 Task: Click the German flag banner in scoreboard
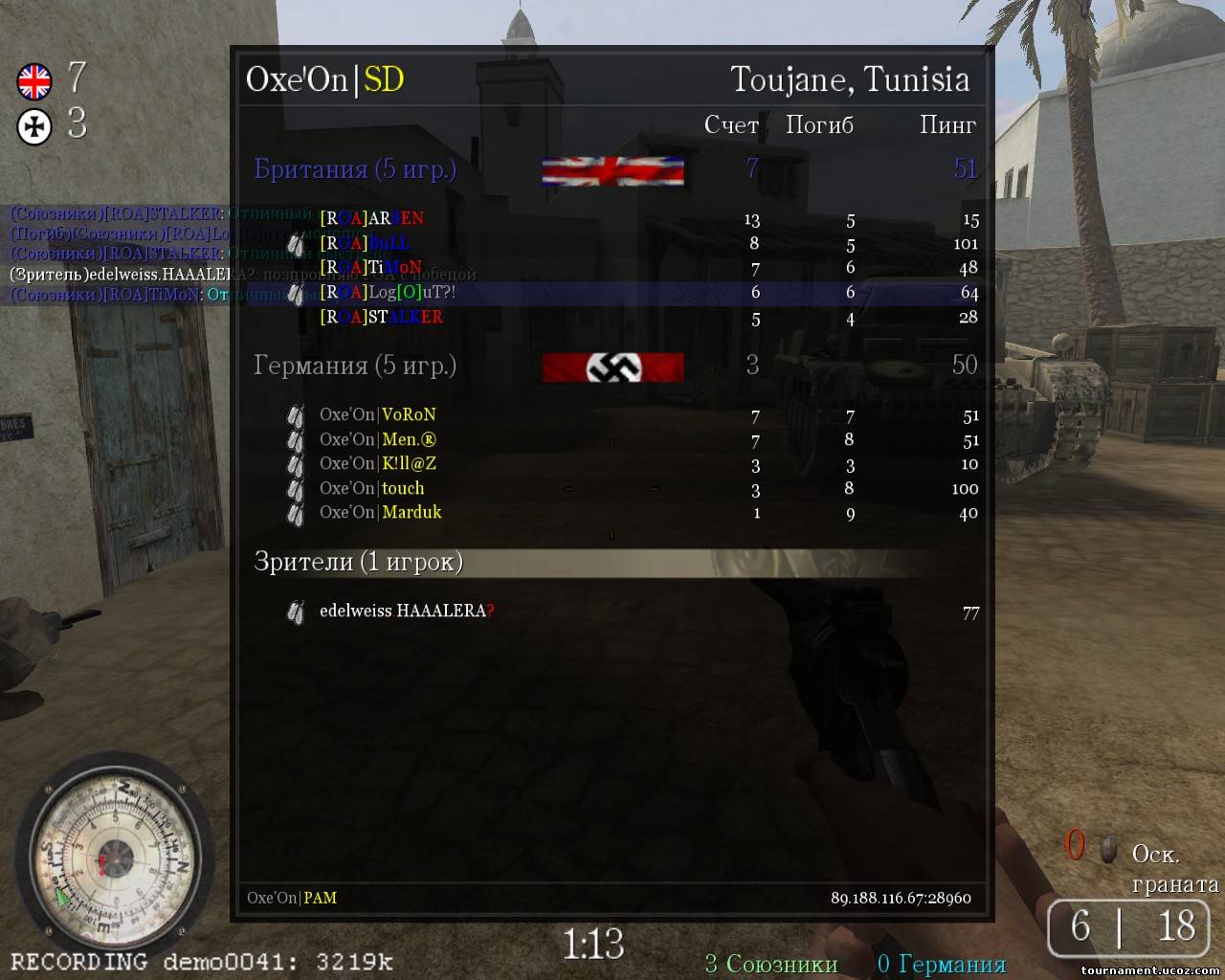(612, 367)
